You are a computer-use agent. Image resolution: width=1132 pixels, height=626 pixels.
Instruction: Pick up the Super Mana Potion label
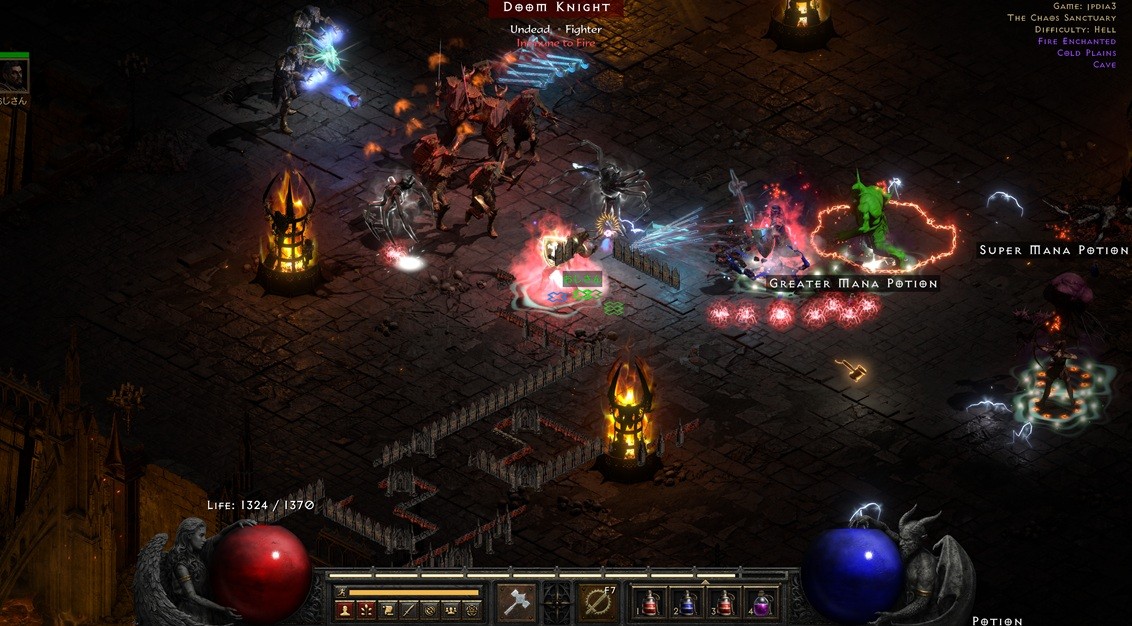pos(1053,250)
